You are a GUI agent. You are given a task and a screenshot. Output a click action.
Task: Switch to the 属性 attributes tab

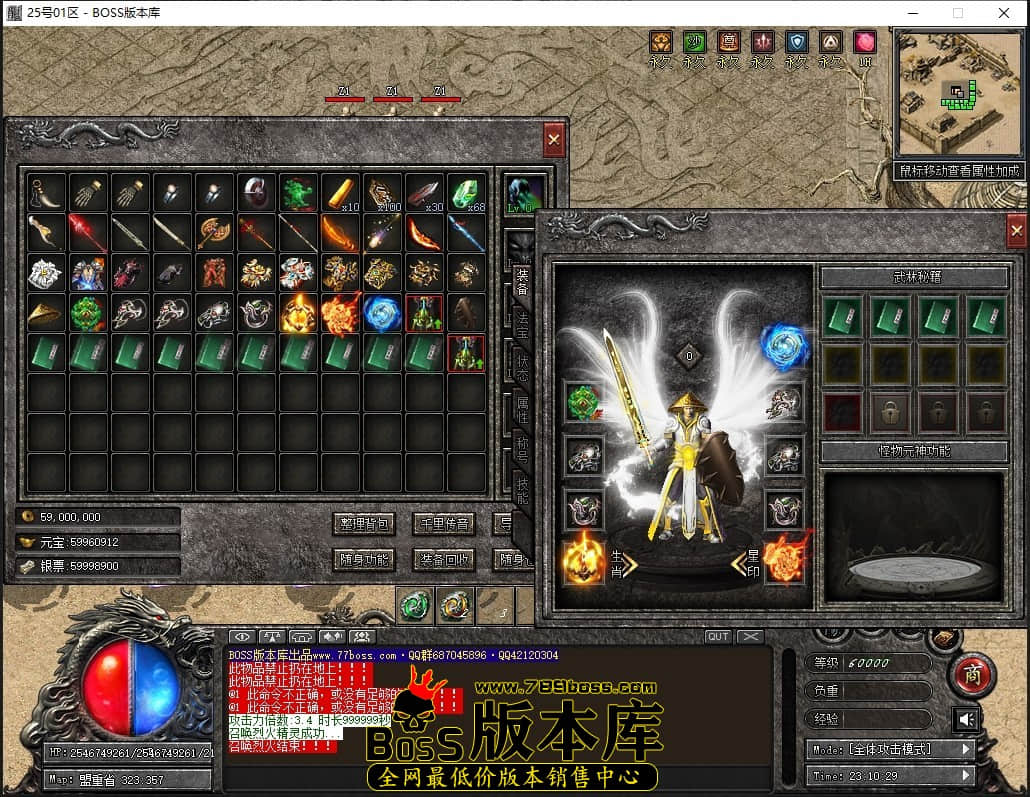click(522, 410)
